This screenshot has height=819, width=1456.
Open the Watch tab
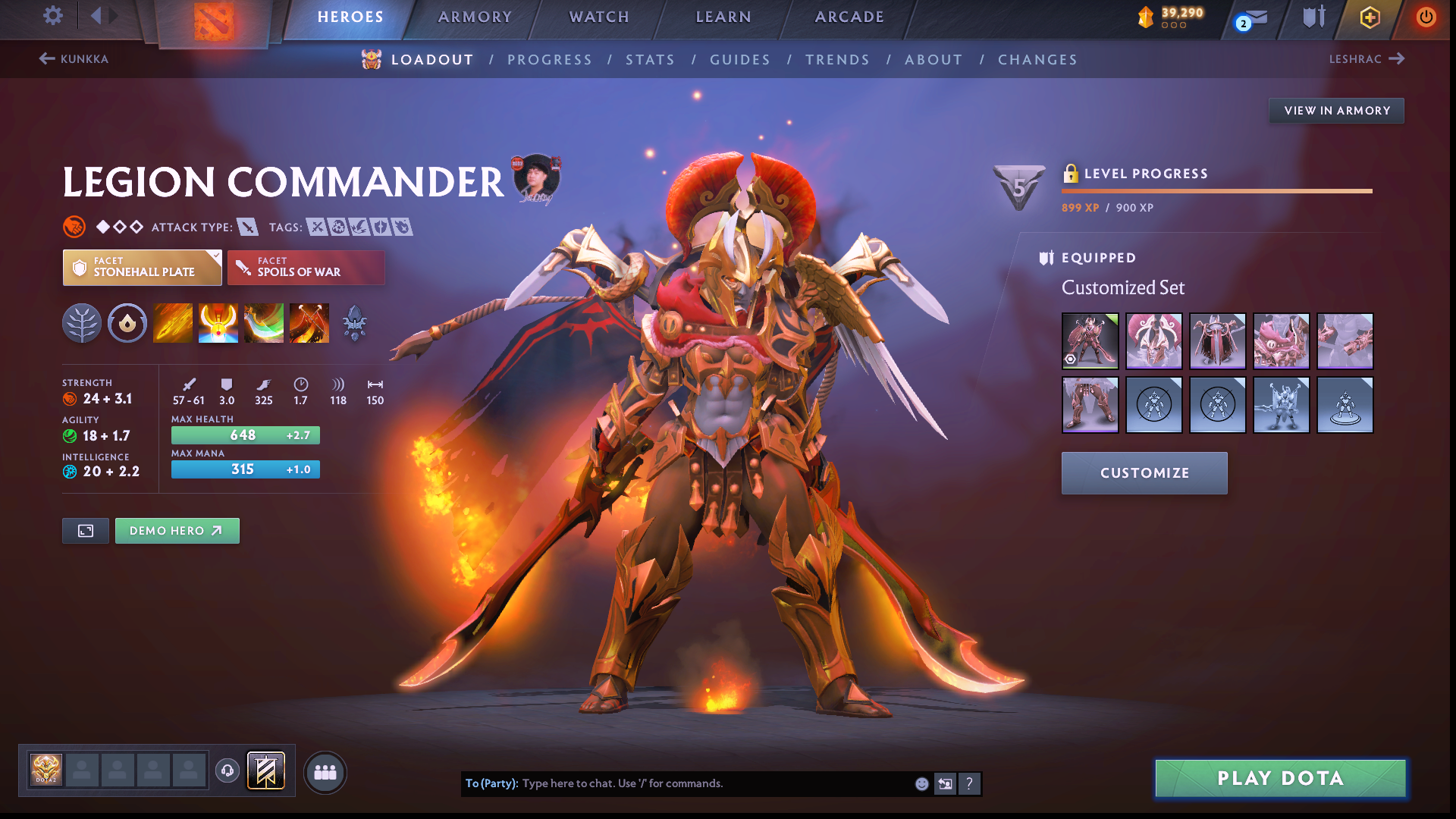[599, 17]
